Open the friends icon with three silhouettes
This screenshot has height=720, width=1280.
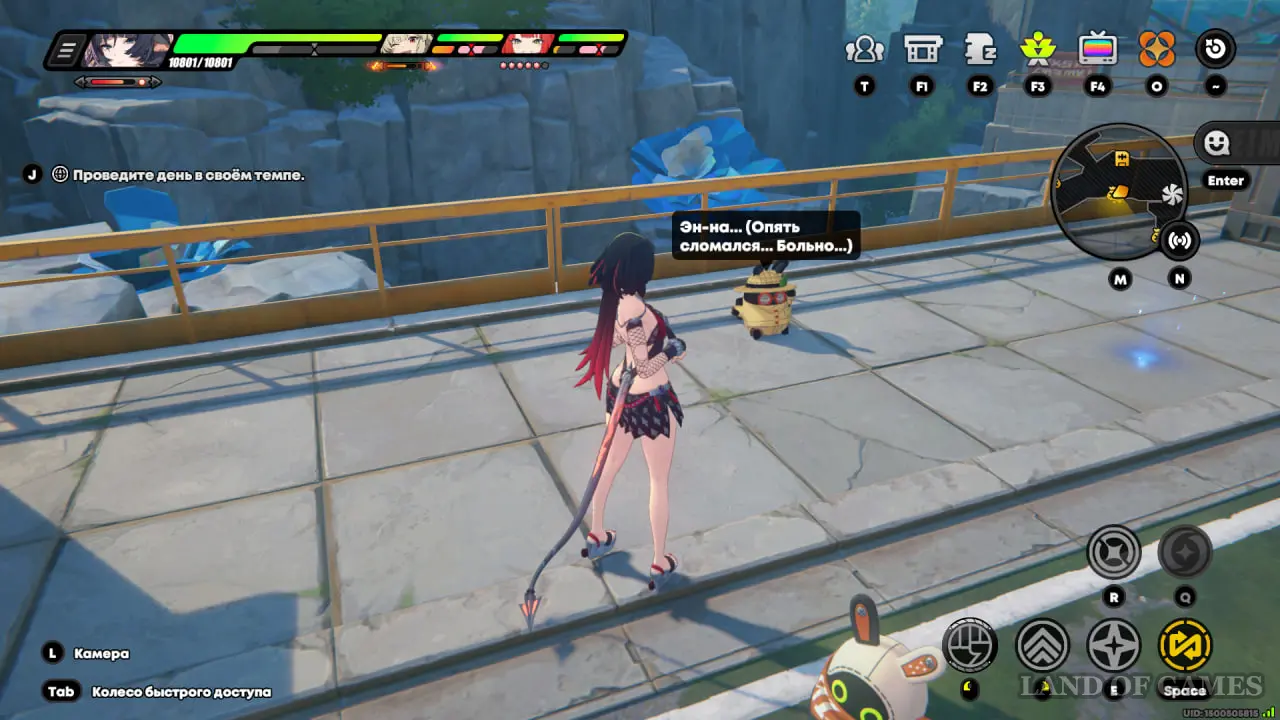864,49
